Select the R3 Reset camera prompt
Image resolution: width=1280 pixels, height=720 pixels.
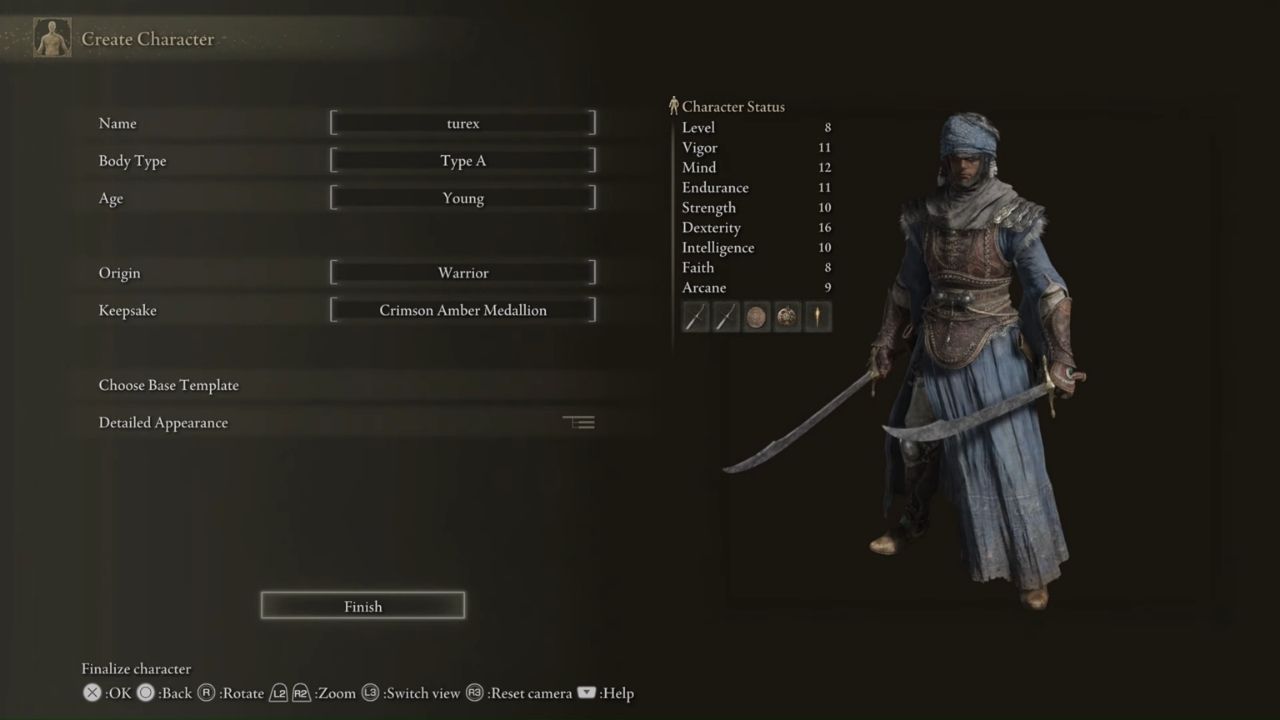tap(474, 692)
